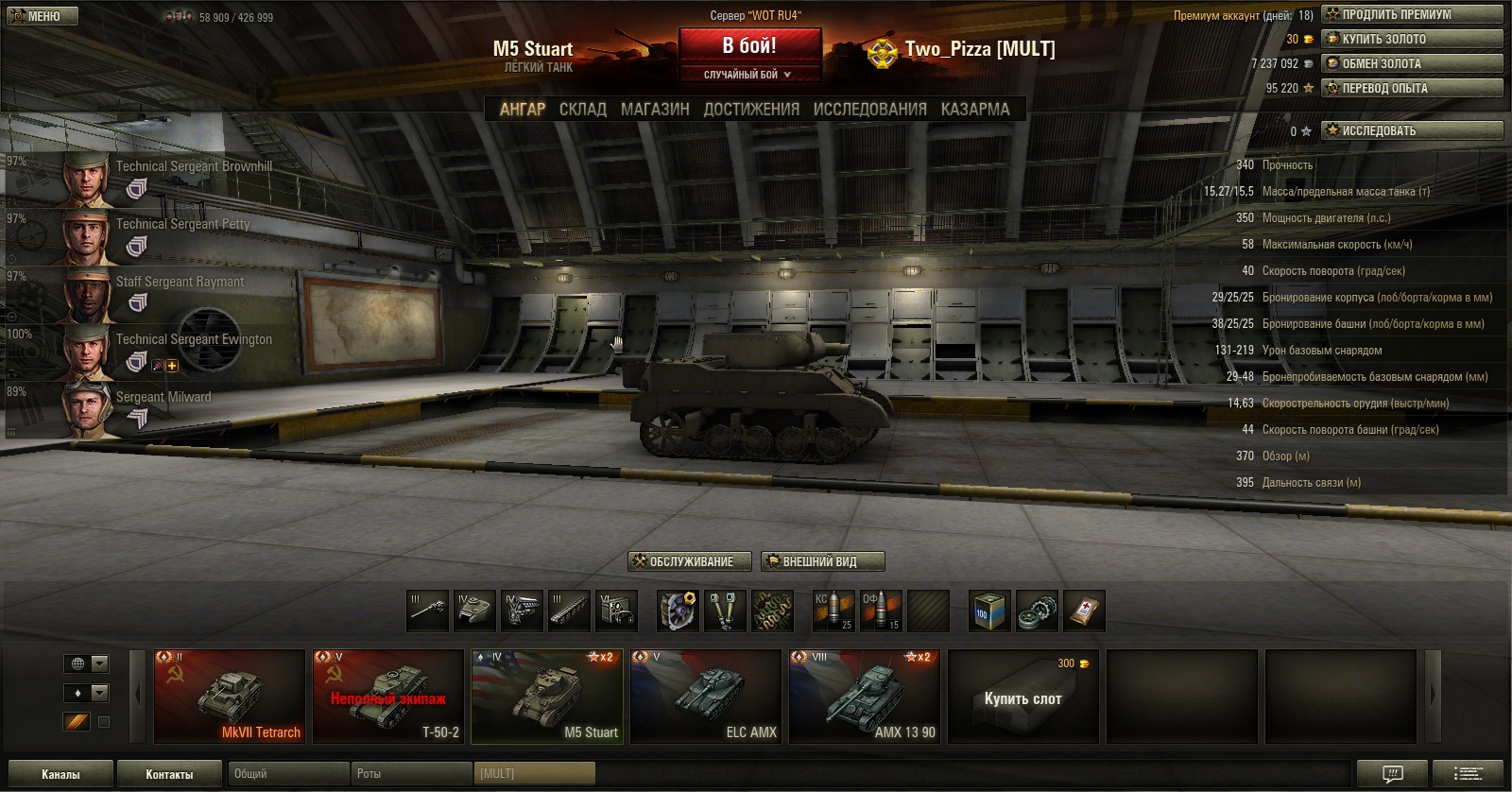Open ПЕРЕВОД ОПЫТА
The width and height of the screenshot is (1512, 792).
[x=1412, y=88]
